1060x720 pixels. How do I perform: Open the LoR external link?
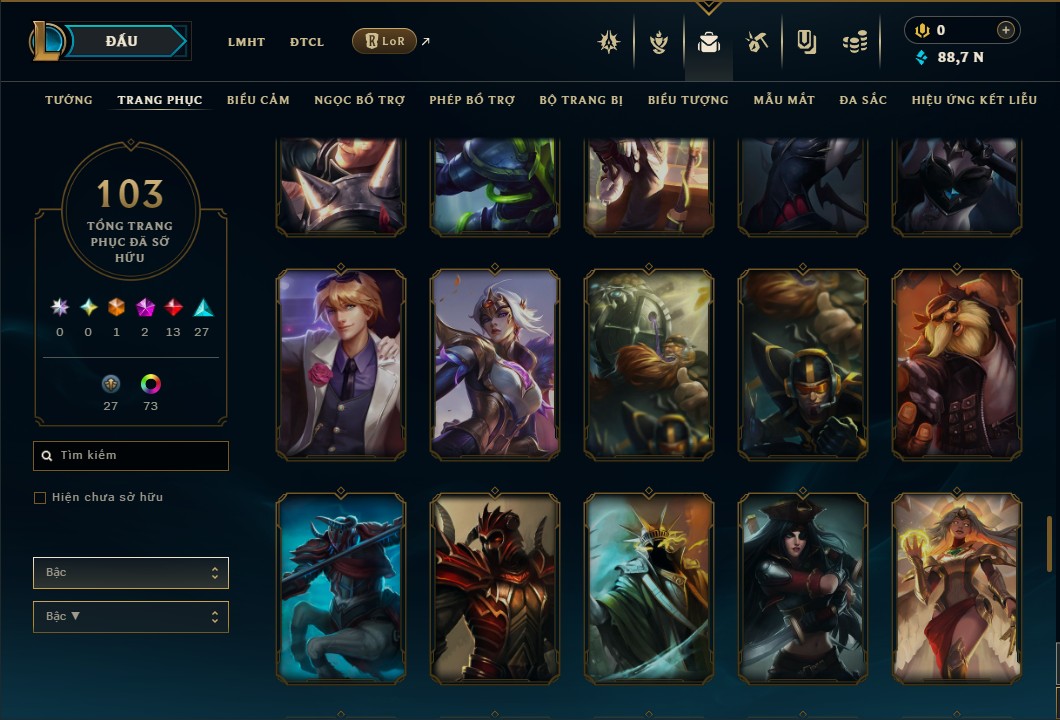click(x=385, y=41)
